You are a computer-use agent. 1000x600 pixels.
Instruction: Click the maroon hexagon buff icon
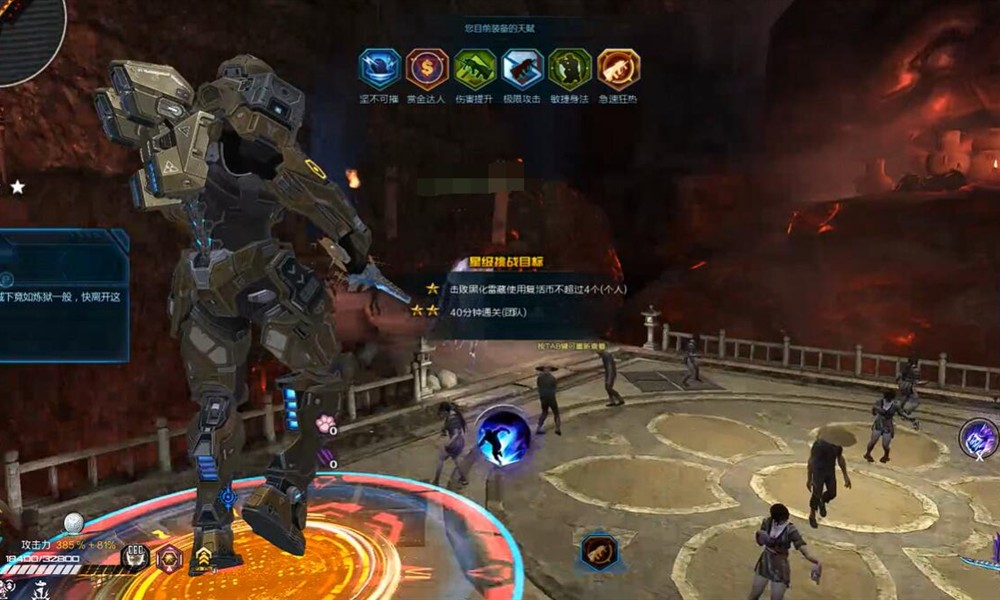click(x=170, y=558)
